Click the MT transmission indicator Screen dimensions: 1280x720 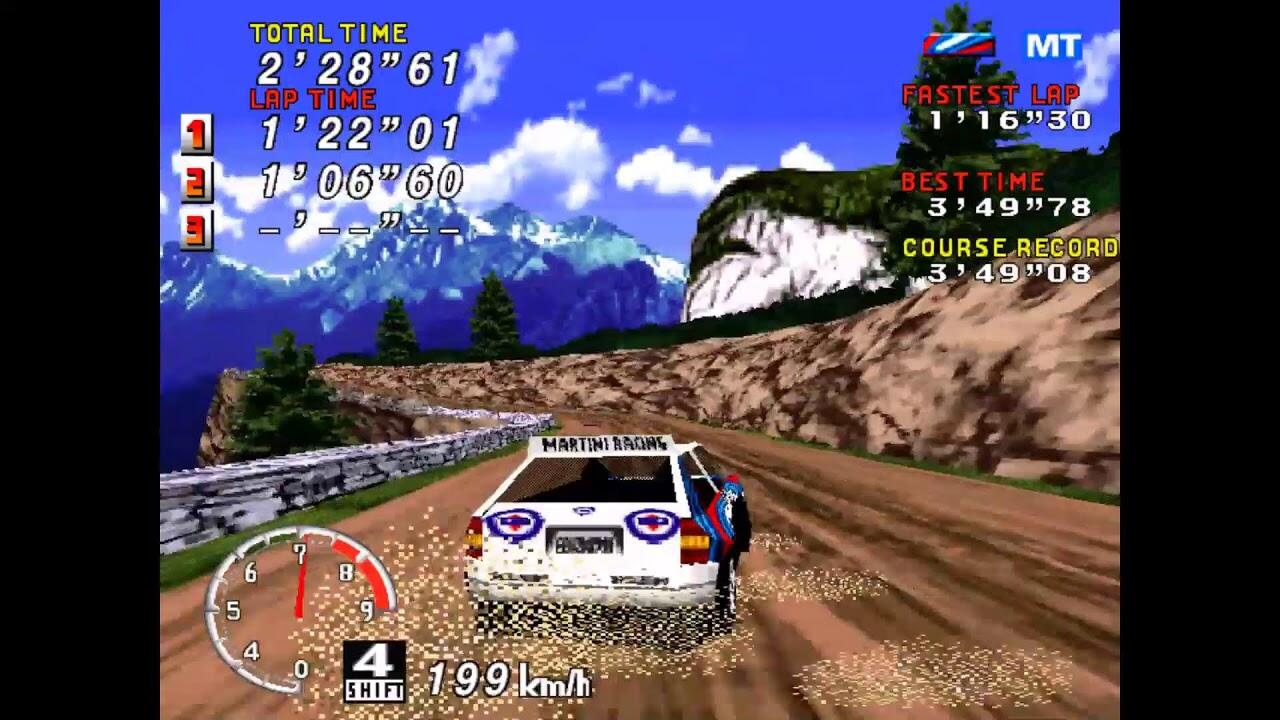[x=1053, y=46]
